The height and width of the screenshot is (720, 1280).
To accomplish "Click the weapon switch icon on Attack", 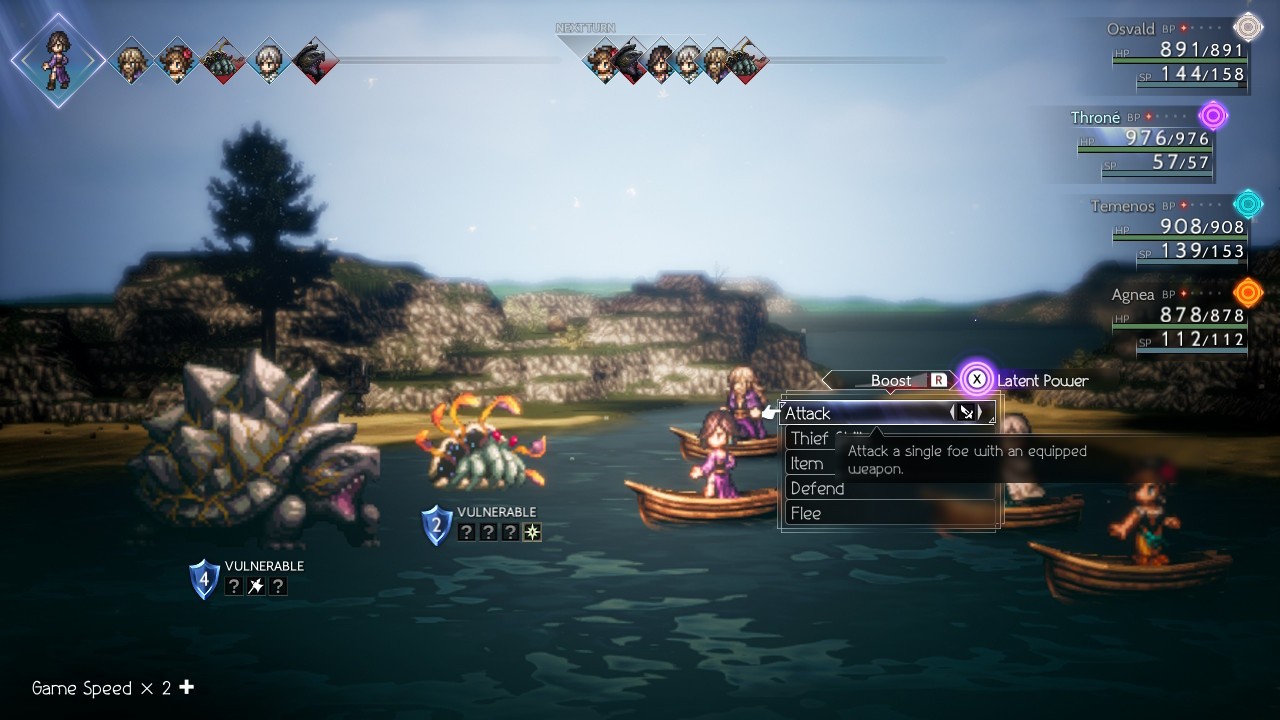I will pyautogui.click(x=966, y=412).
